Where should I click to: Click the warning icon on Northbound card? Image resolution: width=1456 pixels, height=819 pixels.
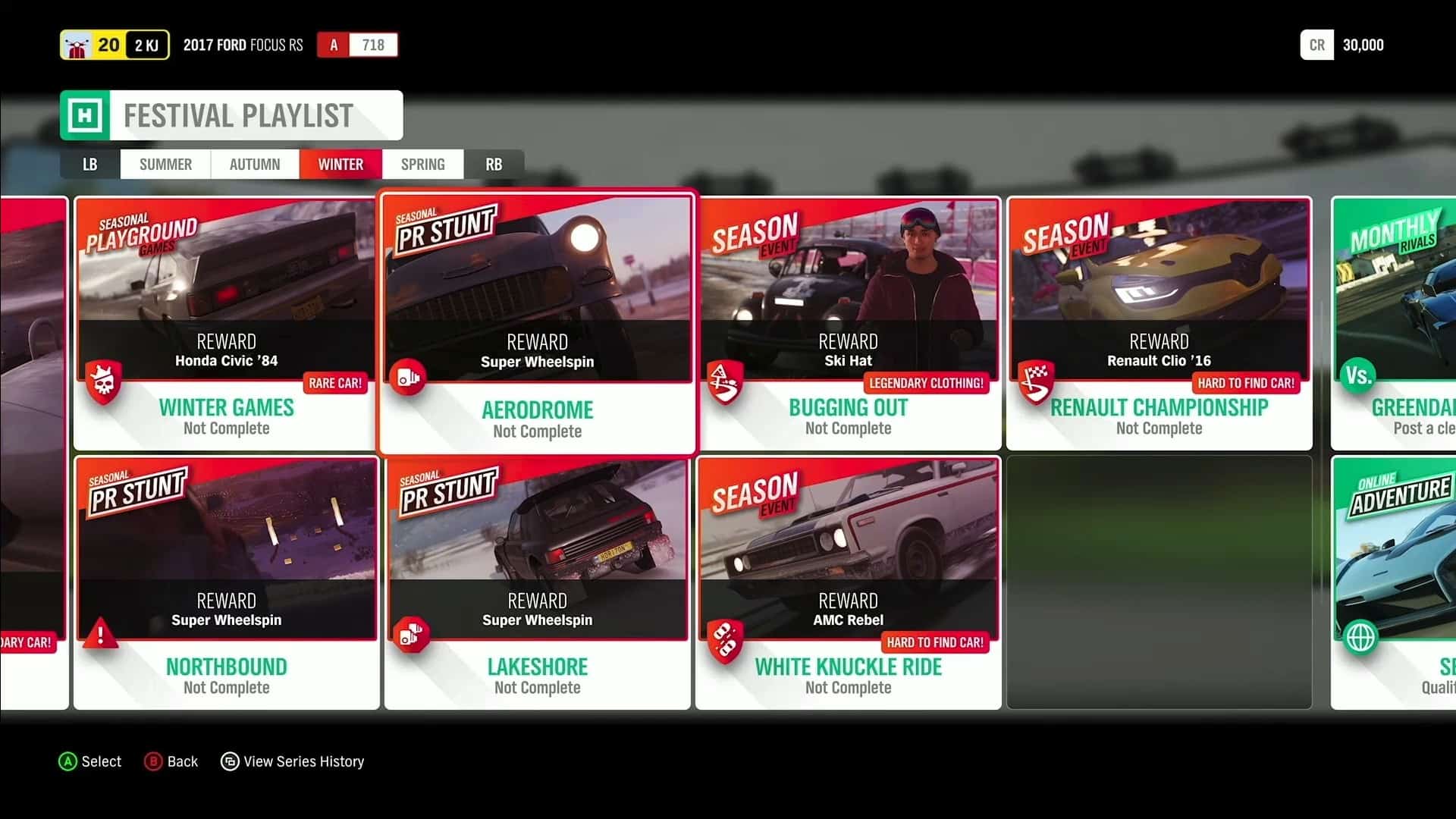[x=102, y=635]
